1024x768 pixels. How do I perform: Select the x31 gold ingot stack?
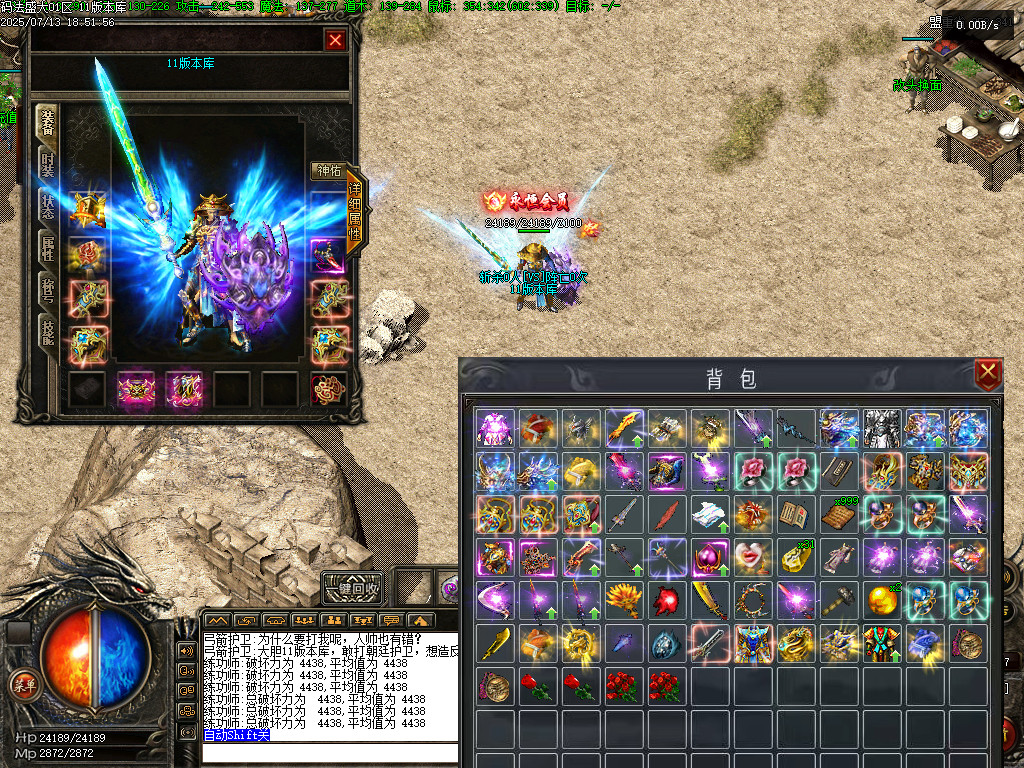point(796,557)
